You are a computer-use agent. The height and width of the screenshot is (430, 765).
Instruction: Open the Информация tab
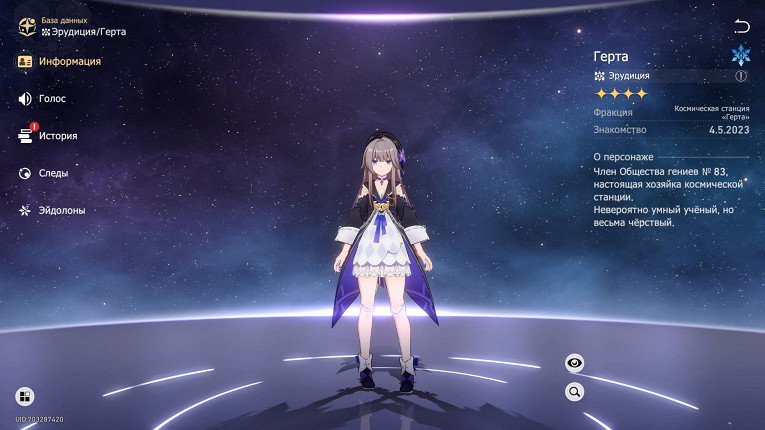60,62
